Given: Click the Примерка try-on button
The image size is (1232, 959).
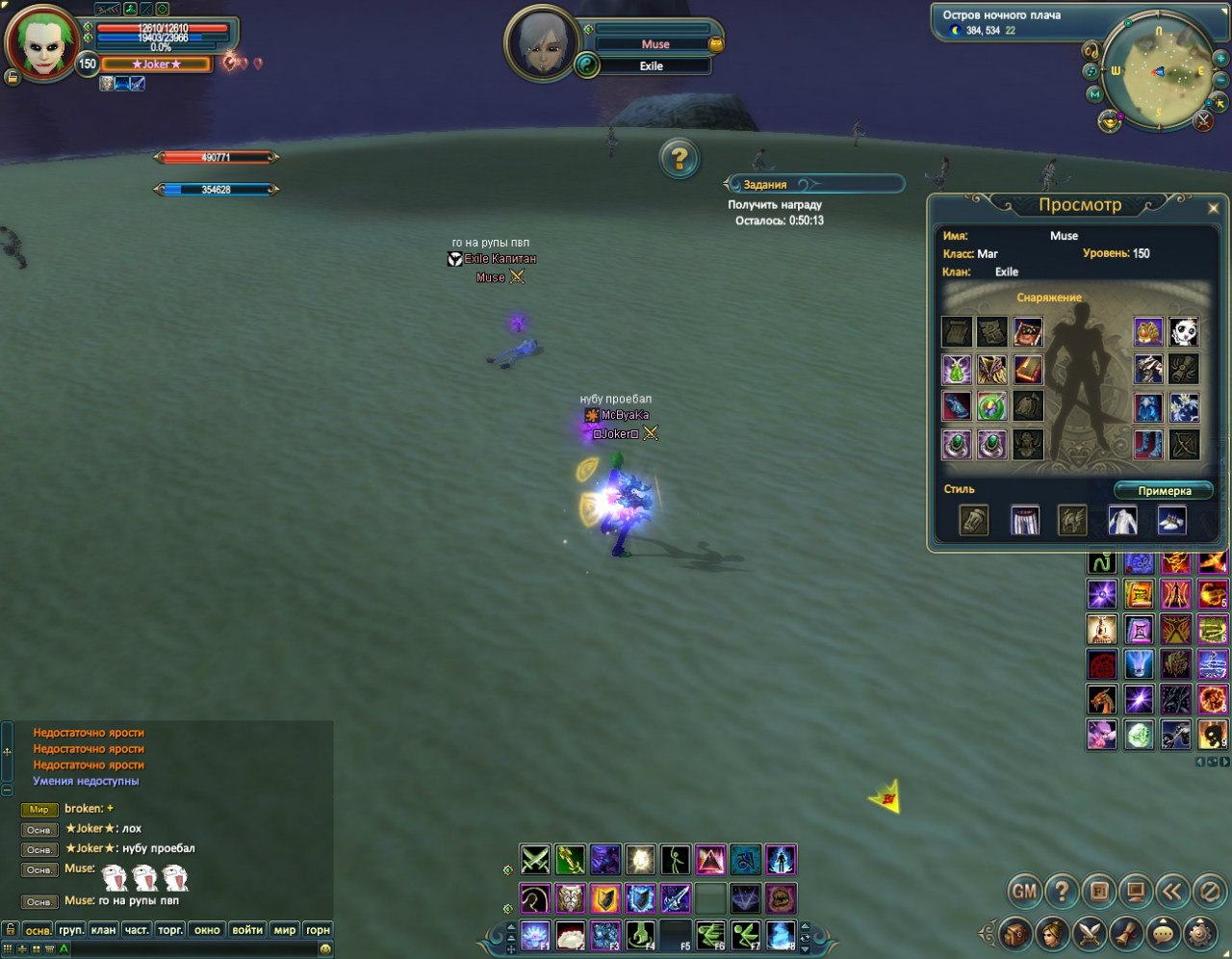Looking at the screenshot, I should (1165, 491).
